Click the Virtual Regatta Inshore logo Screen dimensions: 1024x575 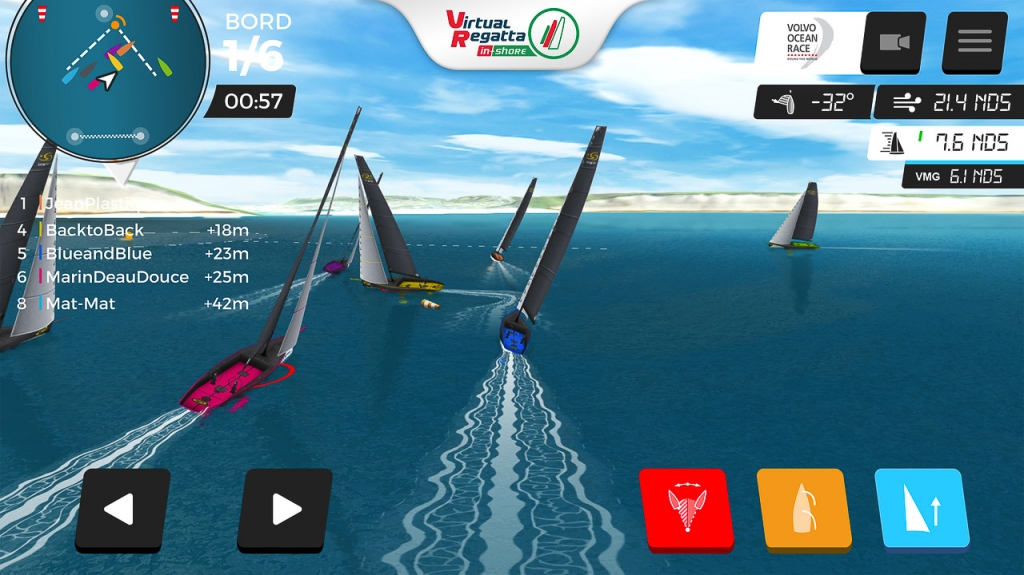coord(511,32)
